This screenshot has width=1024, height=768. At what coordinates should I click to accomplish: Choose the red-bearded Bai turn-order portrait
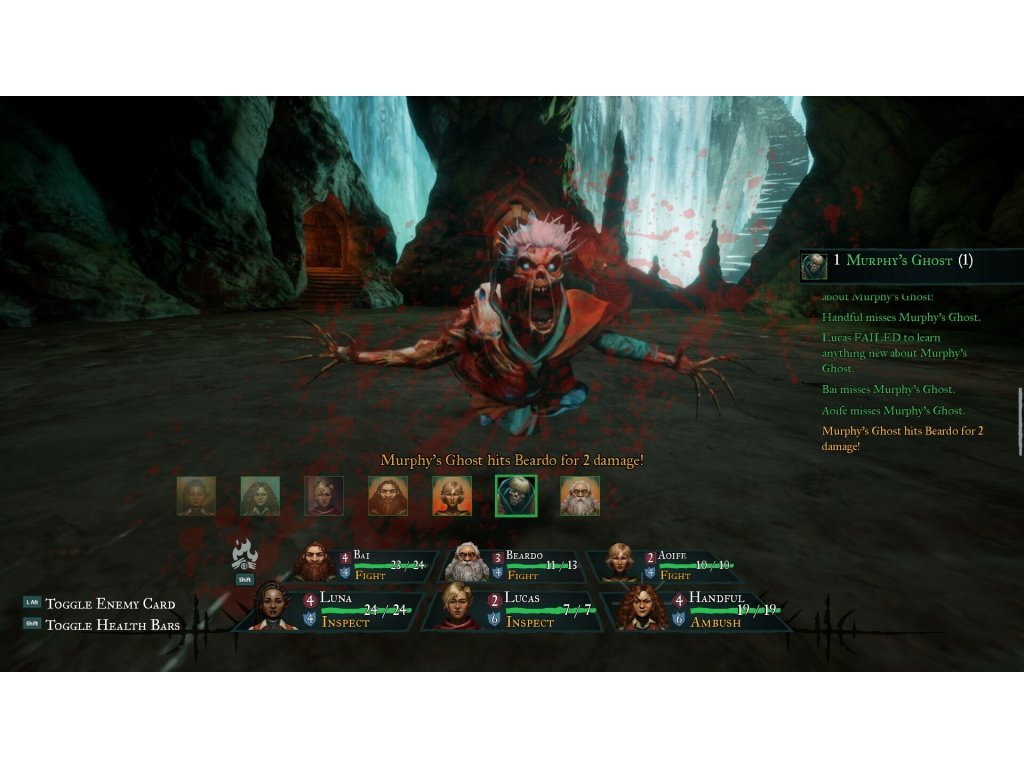point(388,495)
